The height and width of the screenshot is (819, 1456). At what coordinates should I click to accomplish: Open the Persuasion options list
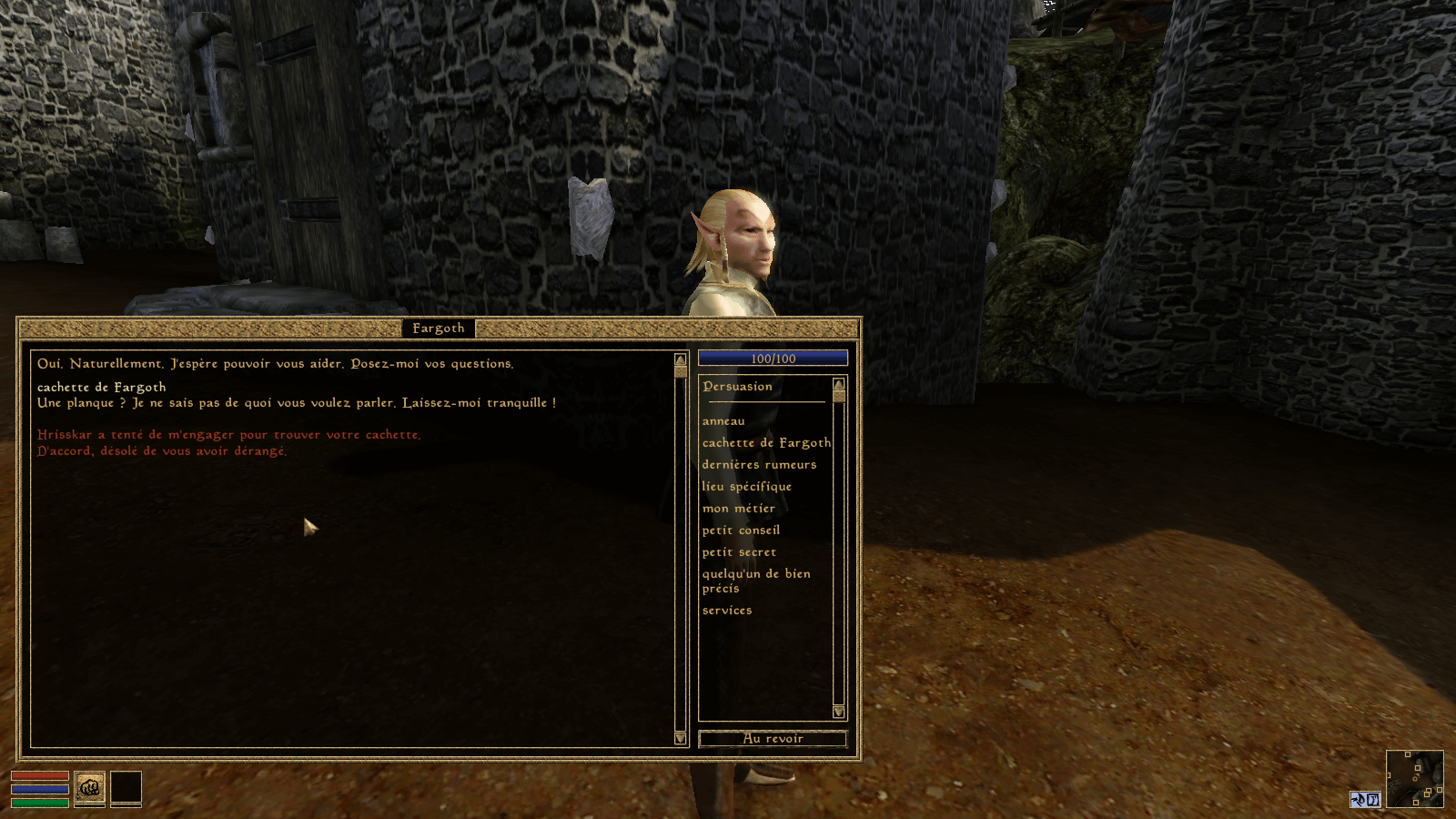coord(737,386)
